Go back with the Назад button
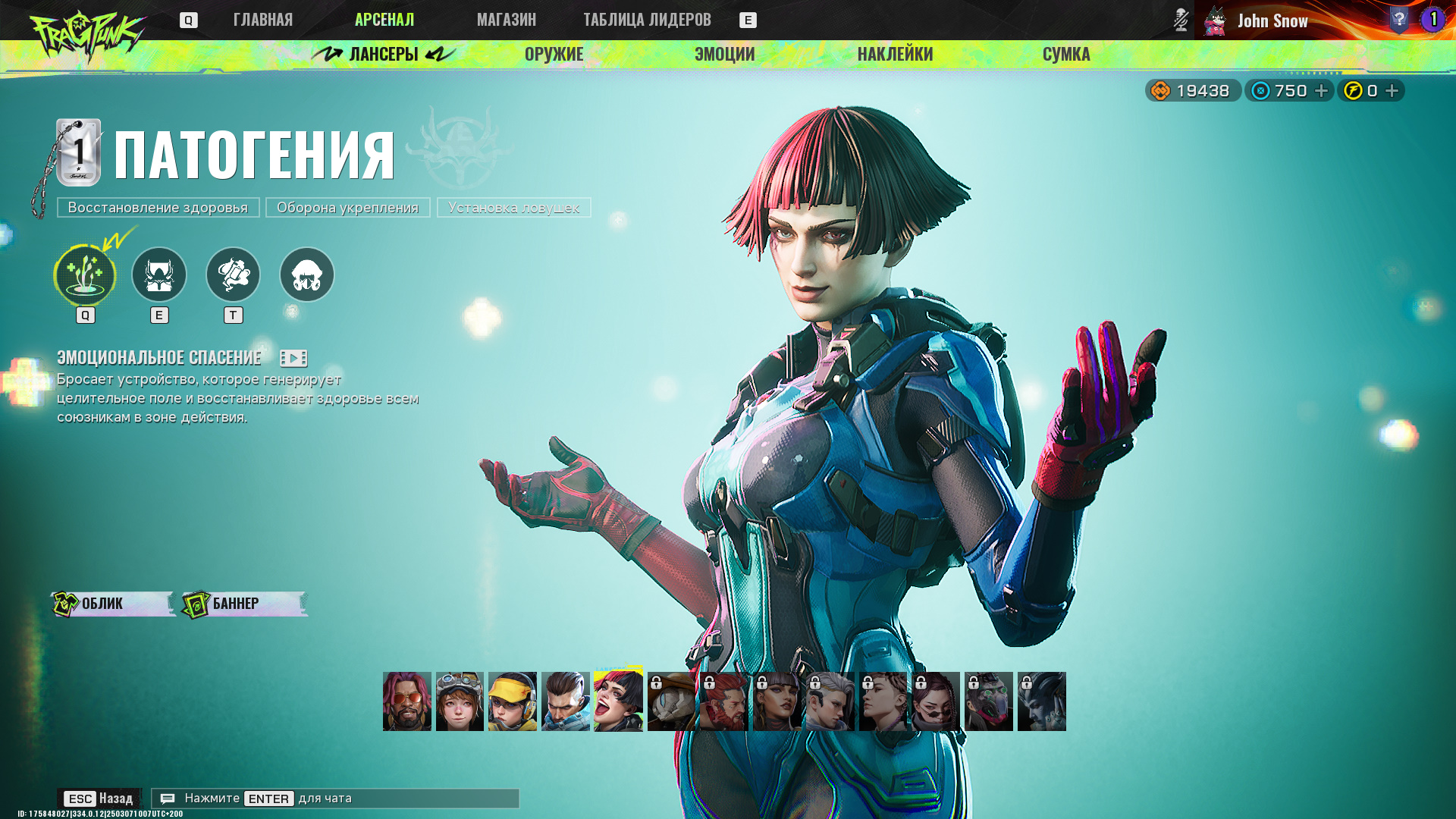 click(x=99, y=799)
